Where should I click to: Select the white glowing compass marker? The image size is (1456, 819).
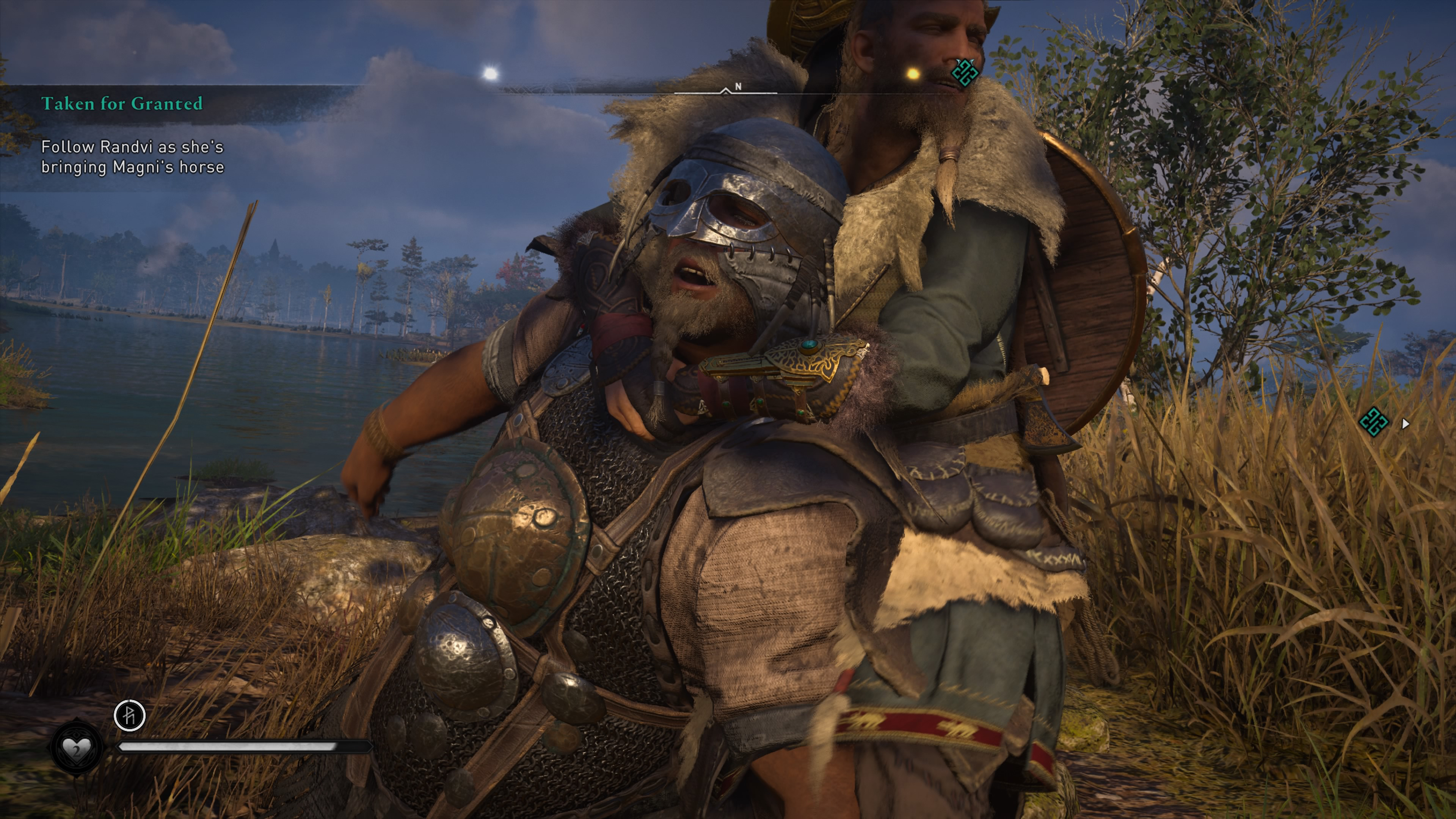pyautogui.click(x=490, y=74)
